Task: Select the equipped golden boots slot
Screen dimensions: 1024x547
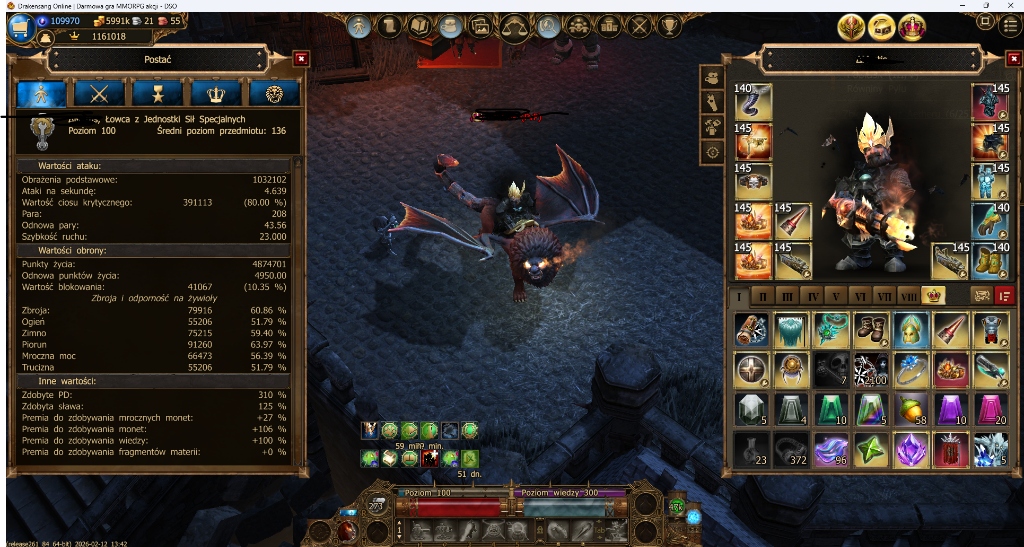Action: coord(991,261)
